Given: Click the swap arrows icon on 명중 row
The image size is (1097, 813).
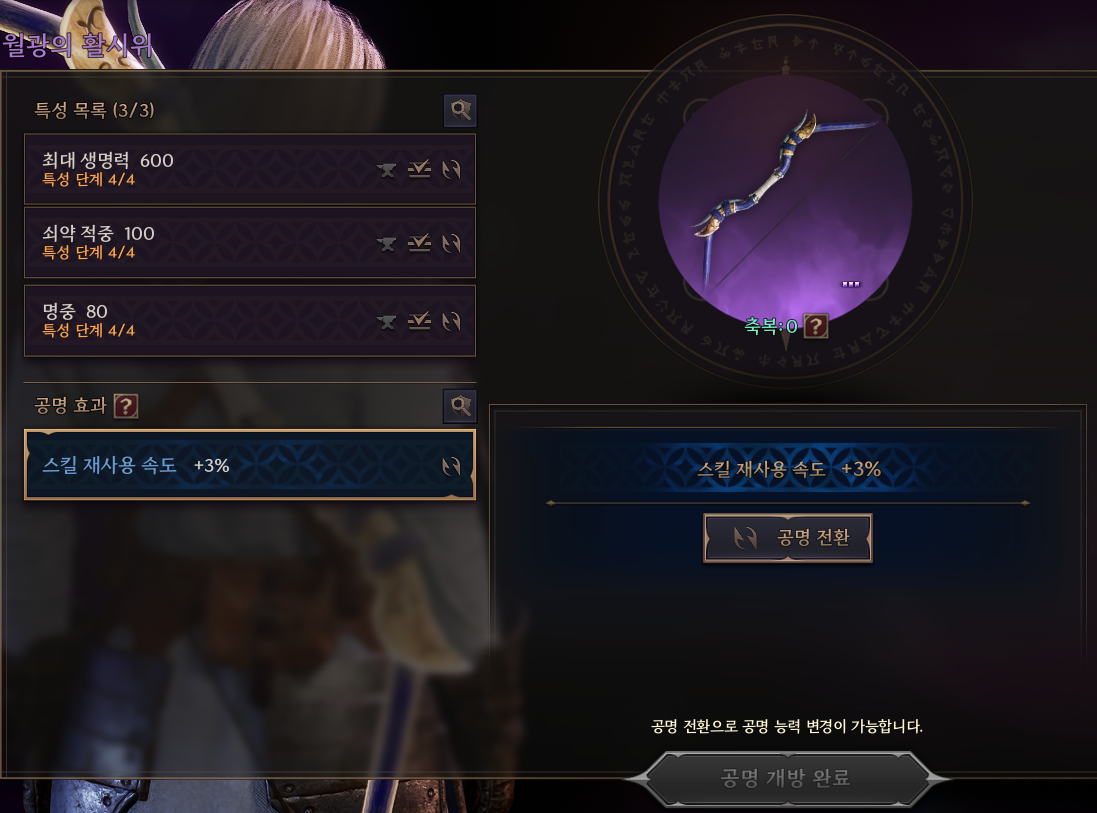Looking at the screenshot, I should (451, 321).
